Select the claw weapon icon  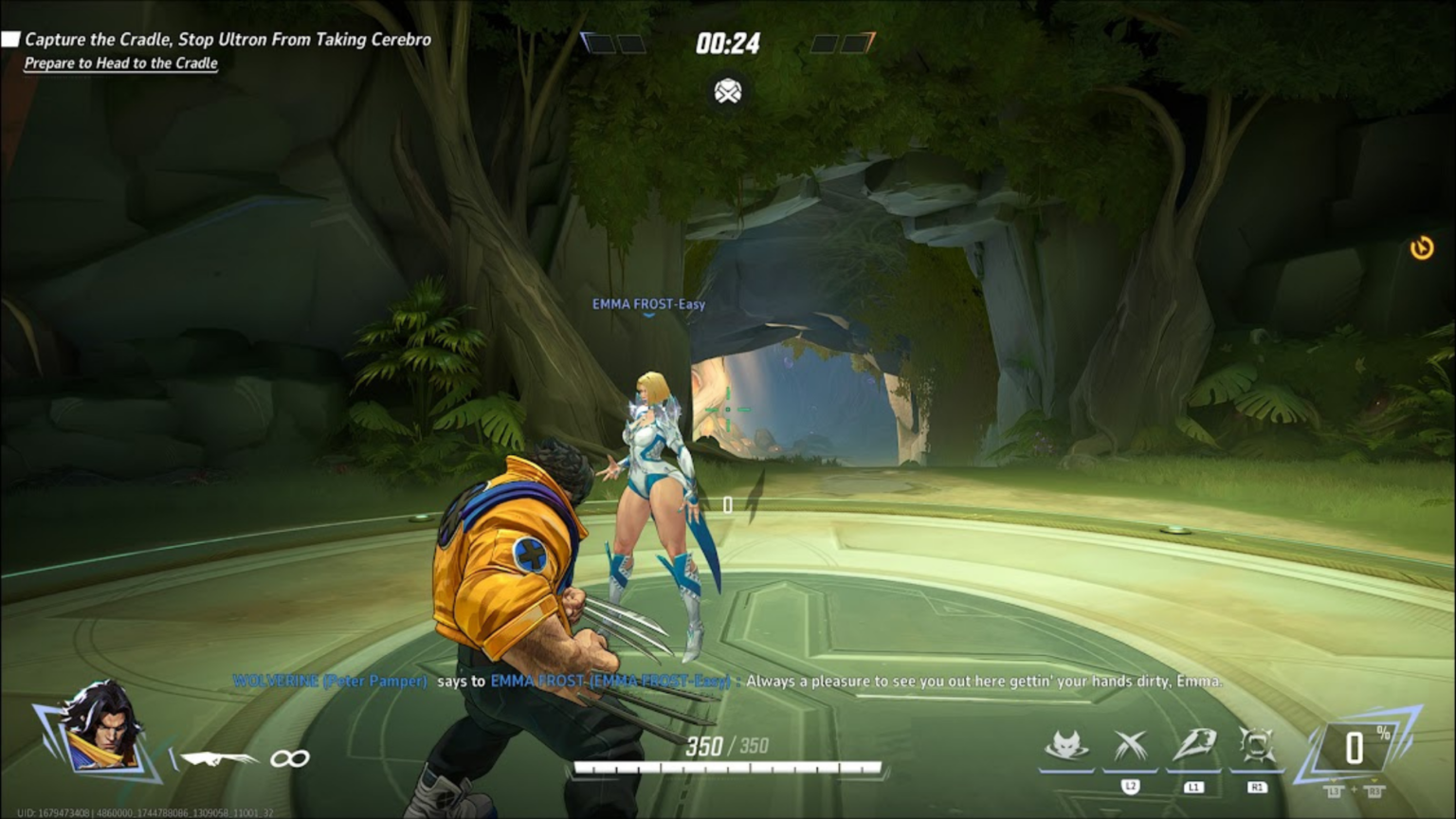[x=218, y=758]
